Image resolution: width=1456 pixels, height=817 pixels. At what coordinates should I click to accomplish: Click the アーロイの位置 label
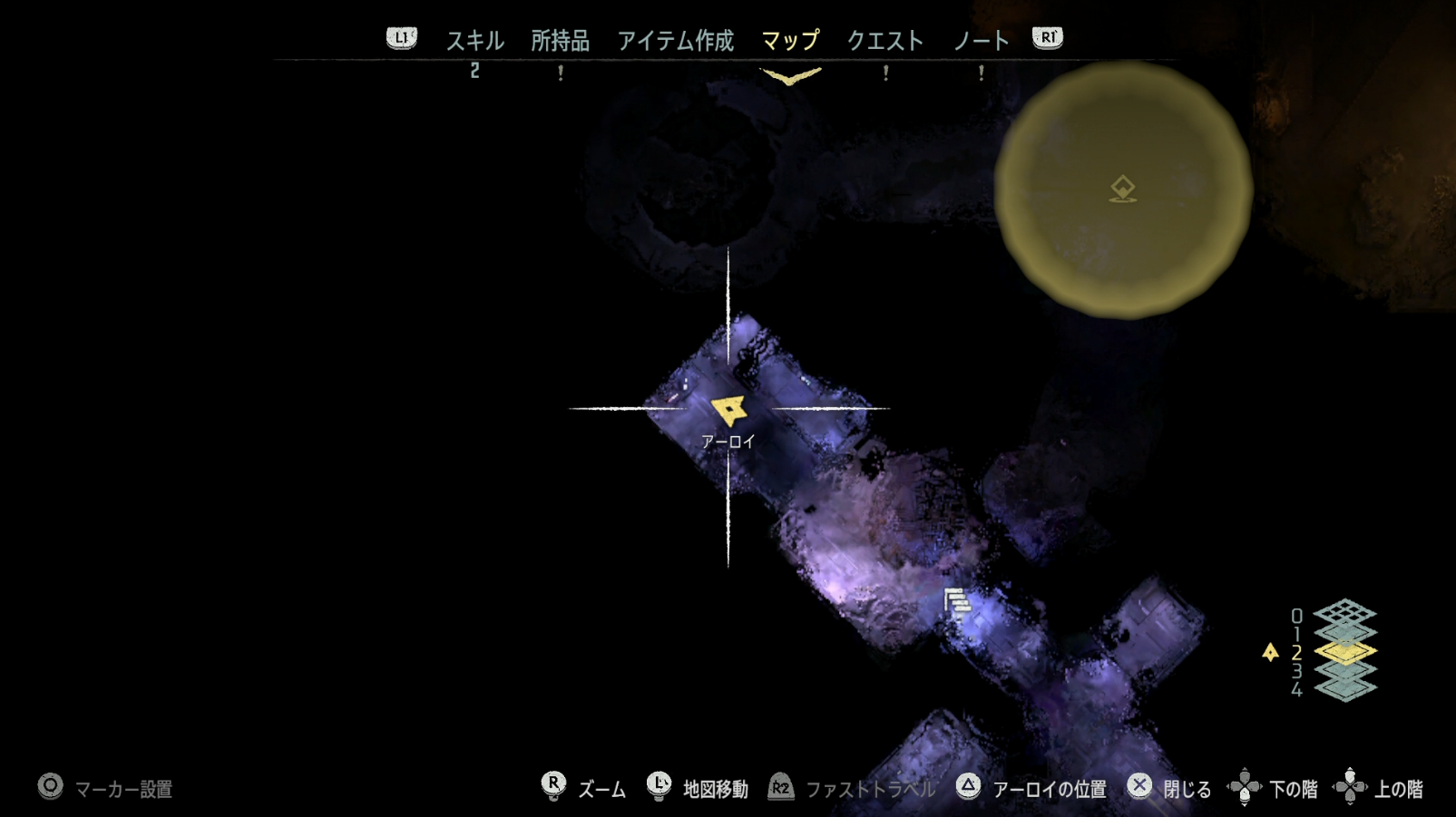1049,788
